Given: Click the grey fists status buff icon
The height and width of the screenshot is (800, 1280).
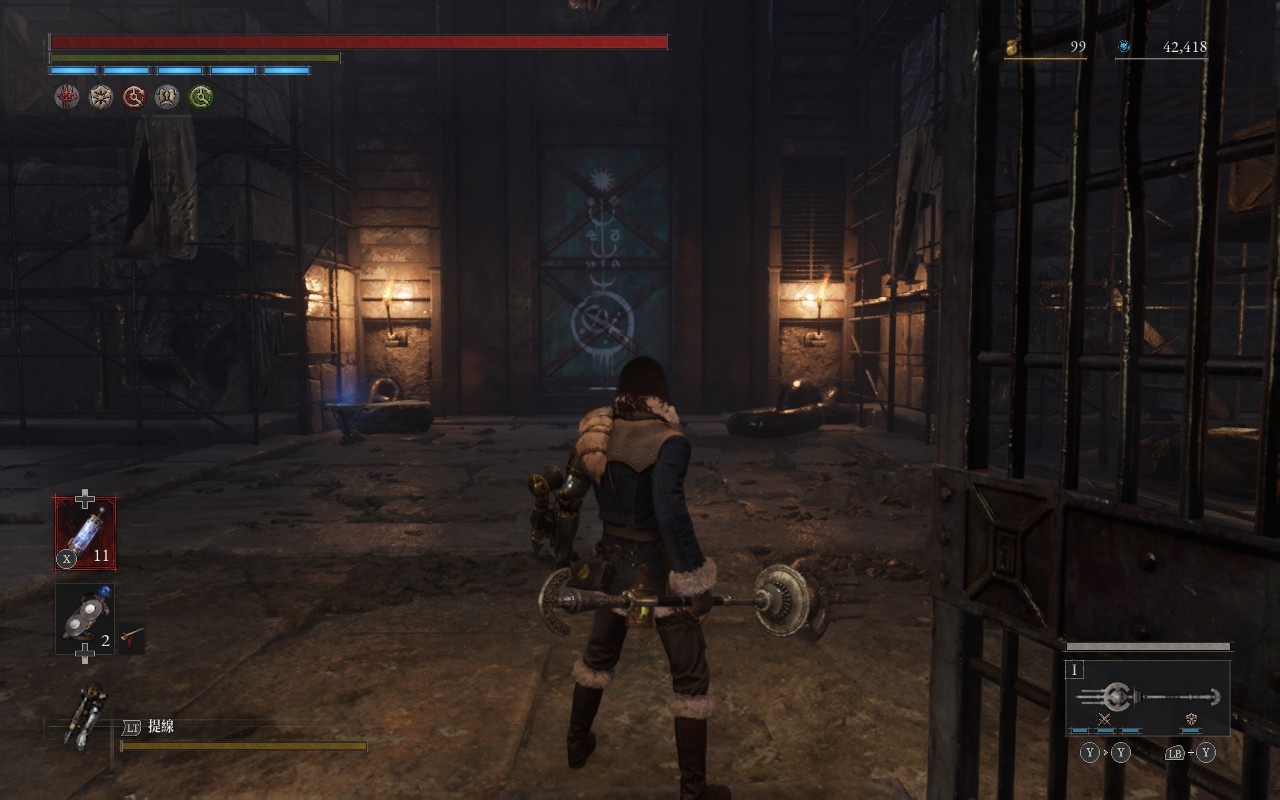Looking at the screenshot, I should click(x=168, y=97).
